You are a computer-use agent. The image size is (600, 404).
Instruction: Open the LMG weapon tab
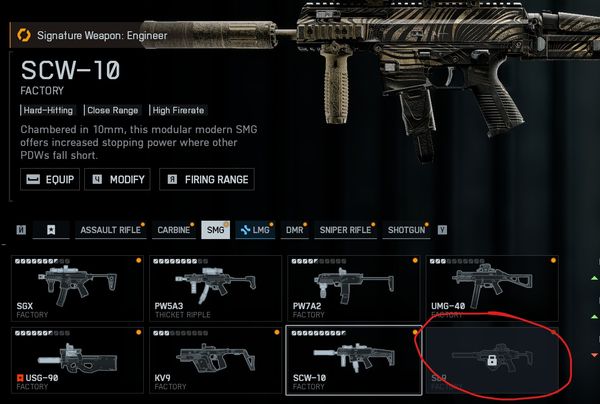pyautogui.click(x=254, y=230)
